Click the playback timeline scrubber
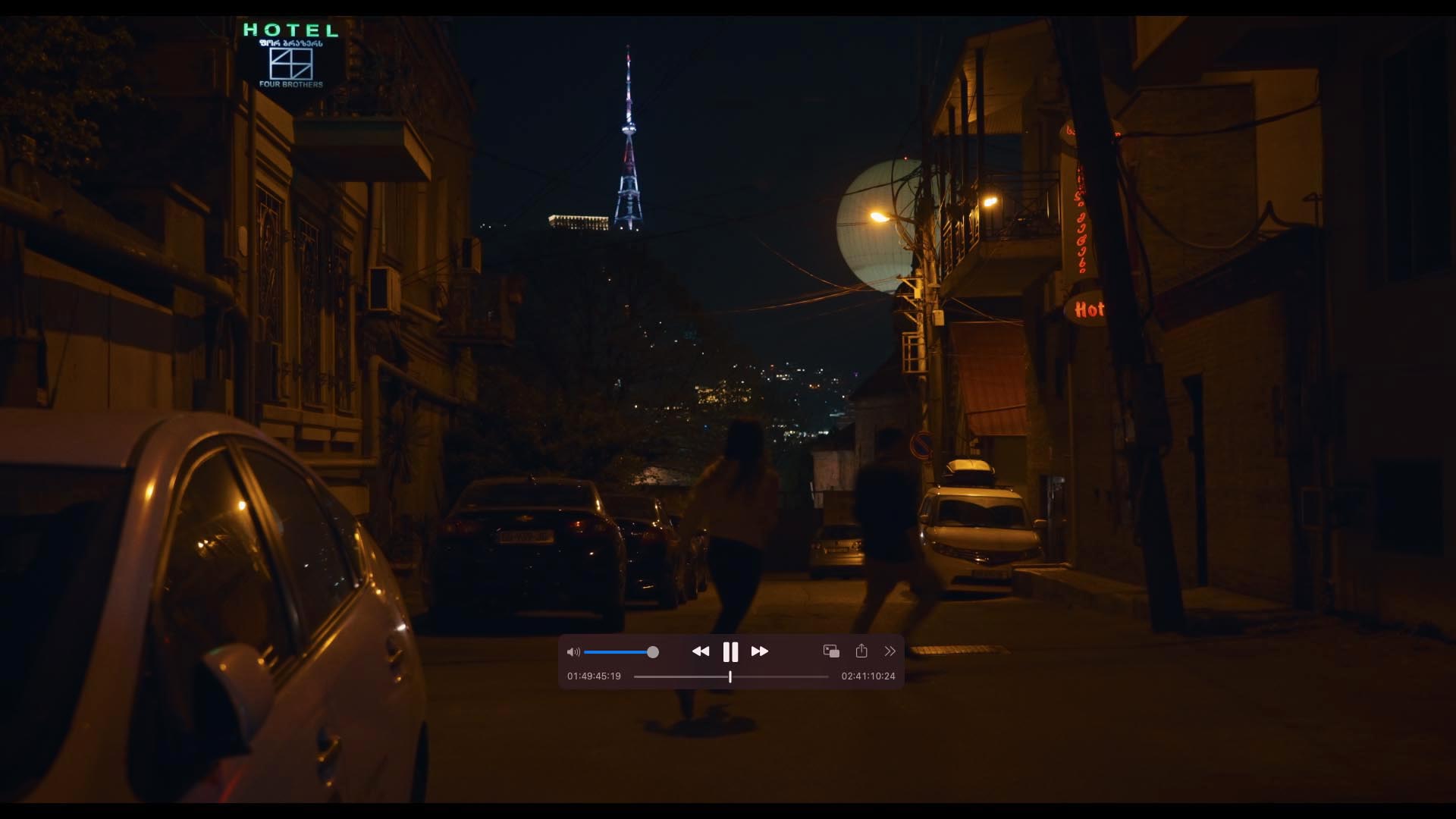Screen dimensions: 1456x819 click(730, 676)
